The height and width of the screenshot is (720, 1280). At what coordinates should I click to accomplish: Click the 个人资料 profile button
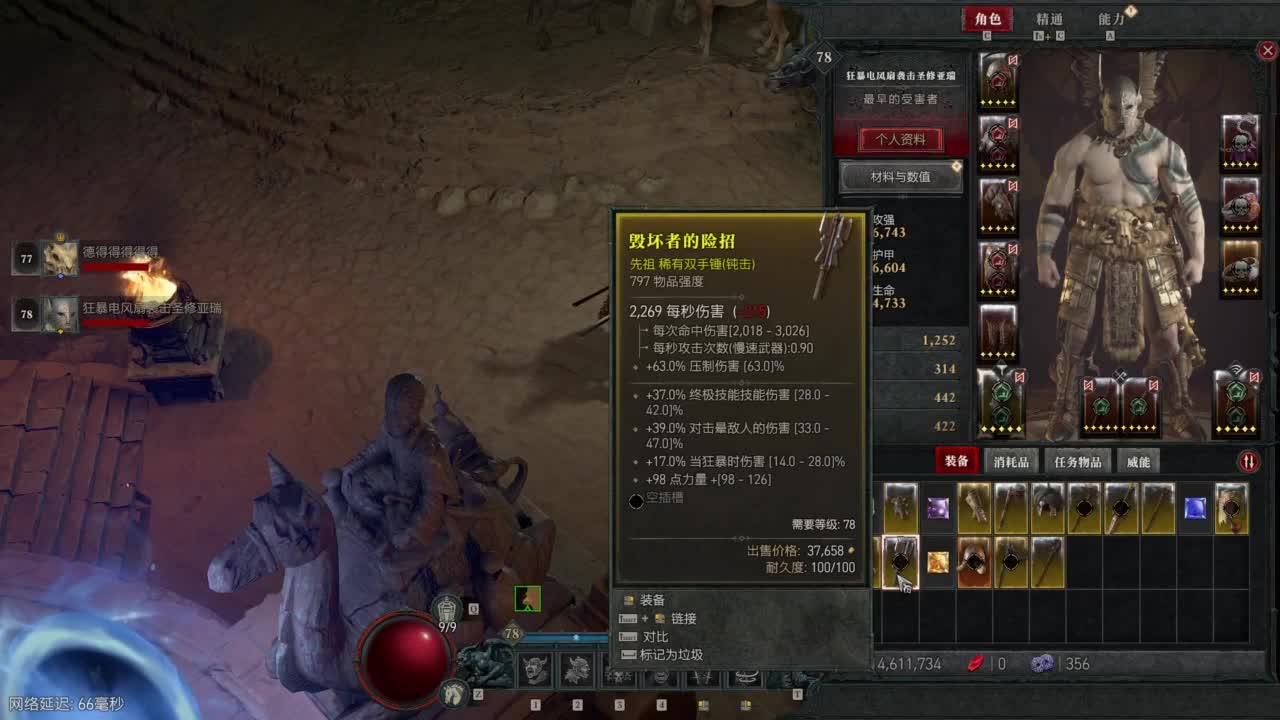tap(900, 140)
